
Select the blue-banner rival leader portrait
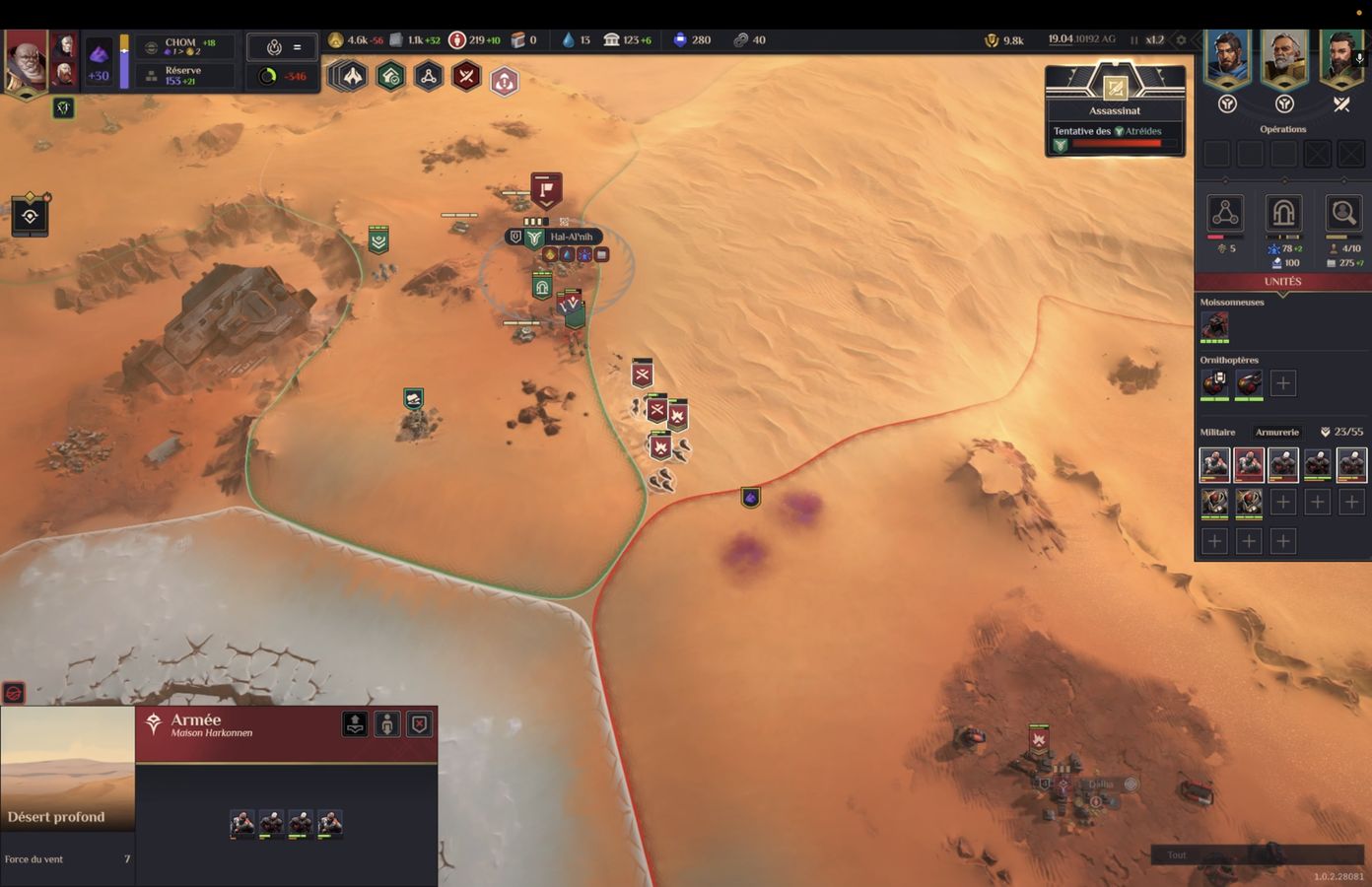click(1227, 59)
